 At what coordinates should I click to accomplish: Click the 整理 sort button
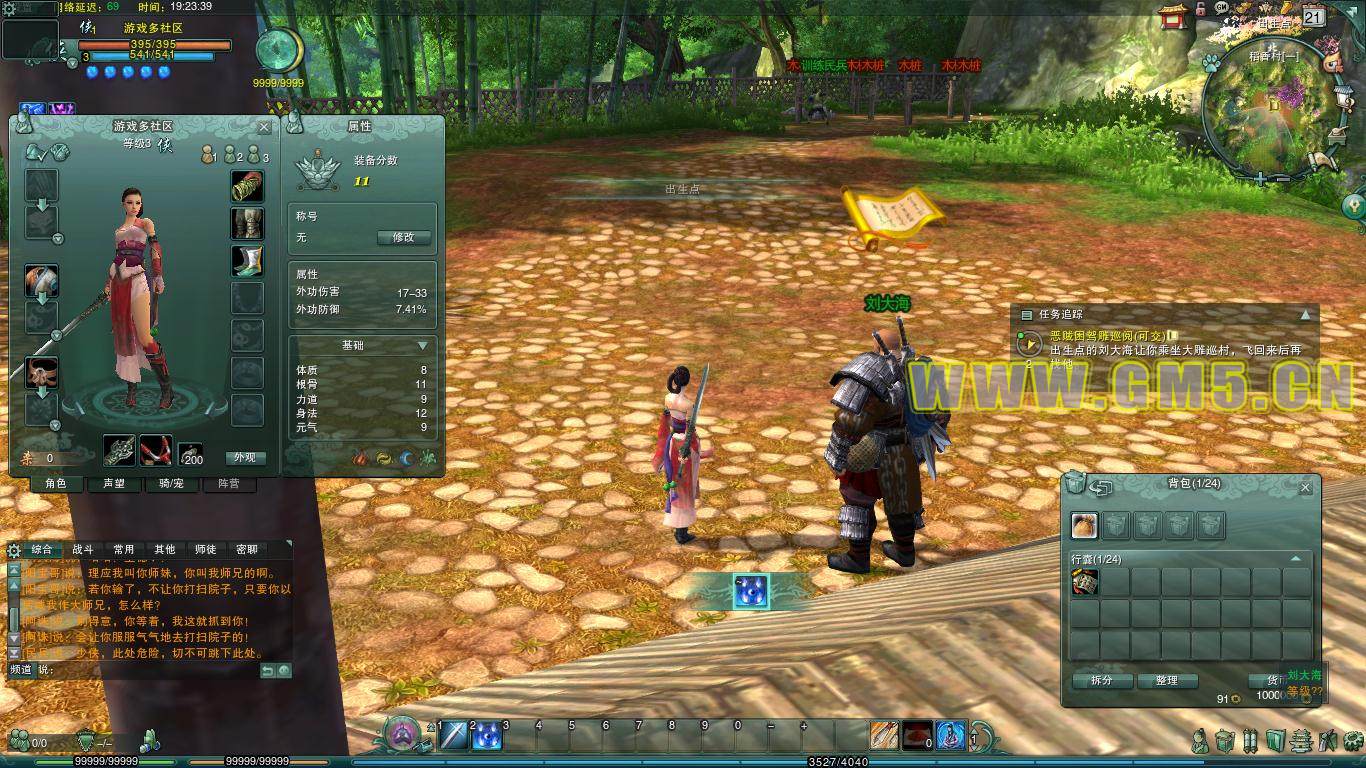pos(1166,680)
